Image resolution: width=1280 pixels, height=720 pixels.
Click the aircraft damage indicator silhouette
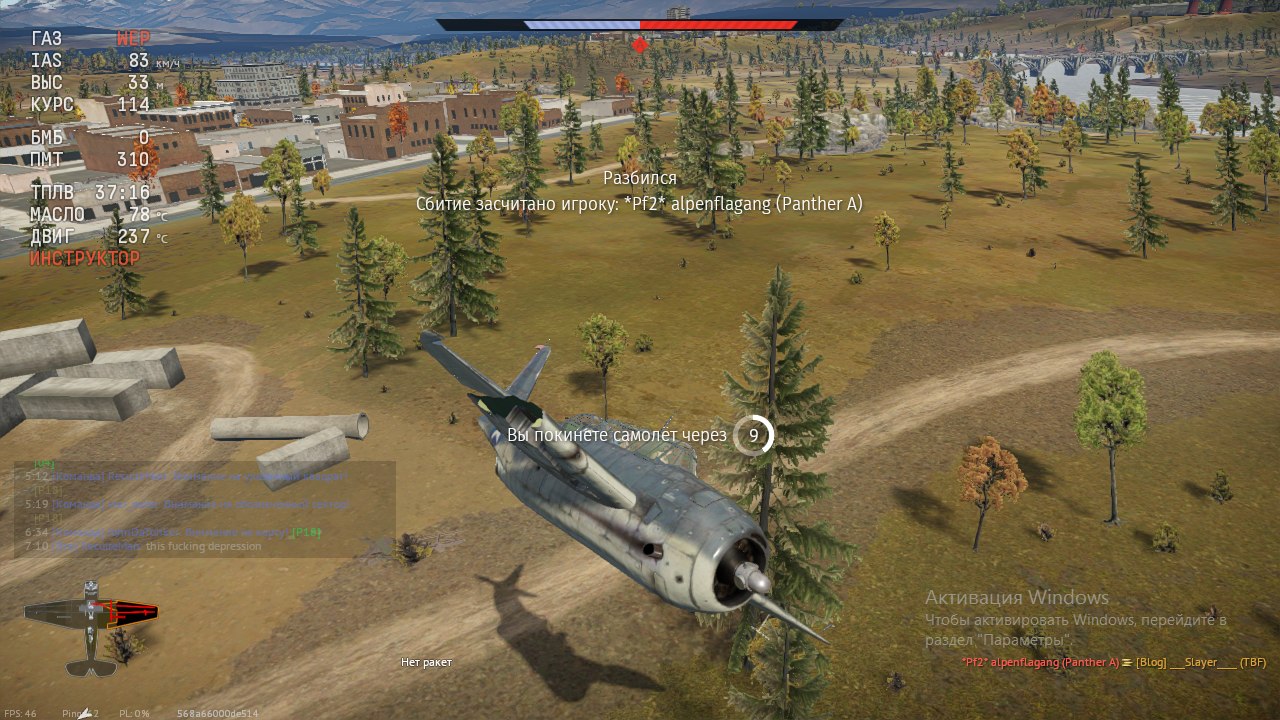[92, 625]
